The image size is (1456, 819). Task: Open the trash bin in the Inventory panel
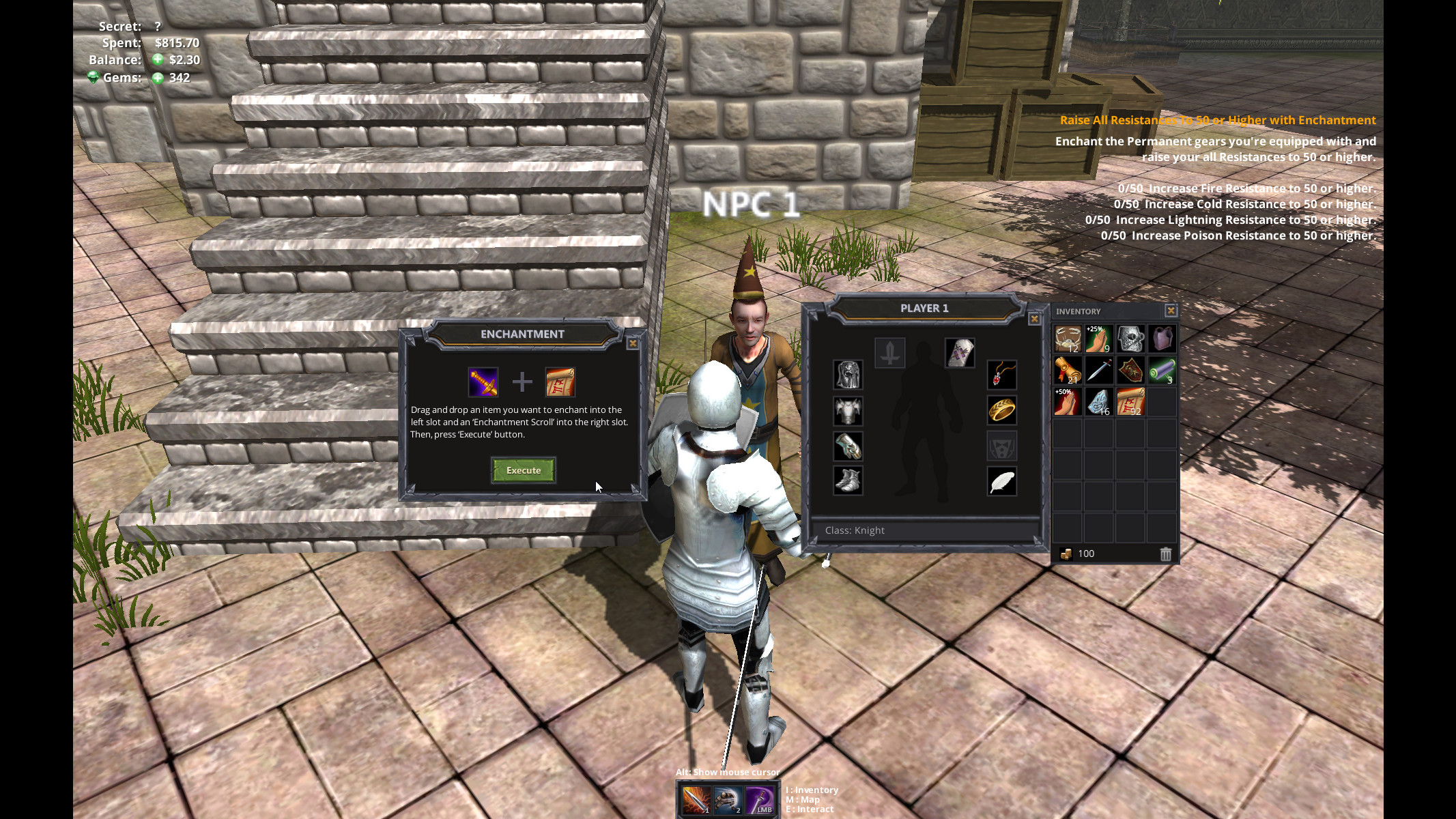[x=1165, y=554]
